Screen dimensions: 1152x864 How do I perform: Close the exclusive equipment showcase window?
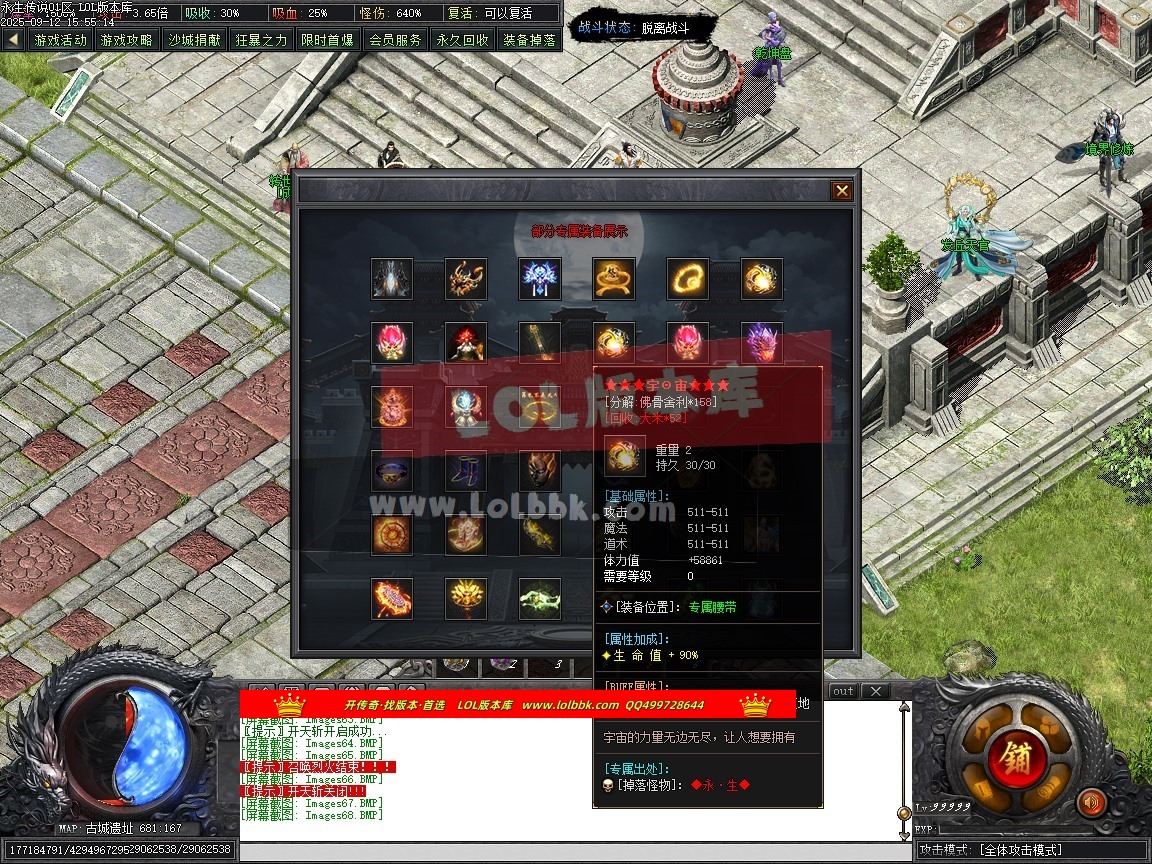pyautogui.click(x=842, y=191)
